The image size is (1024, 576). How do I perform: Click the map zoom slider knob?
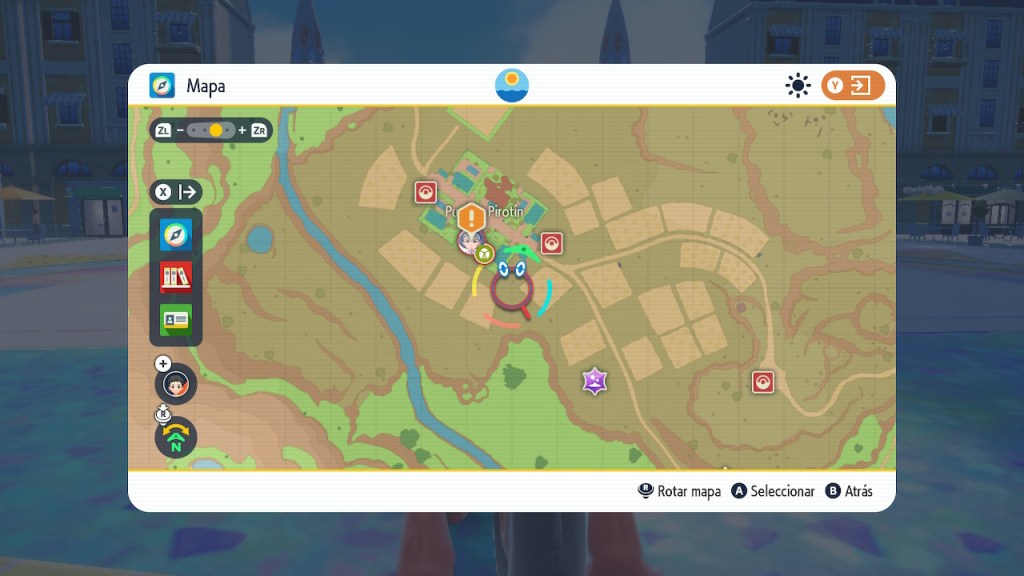[x=216, y=130]
